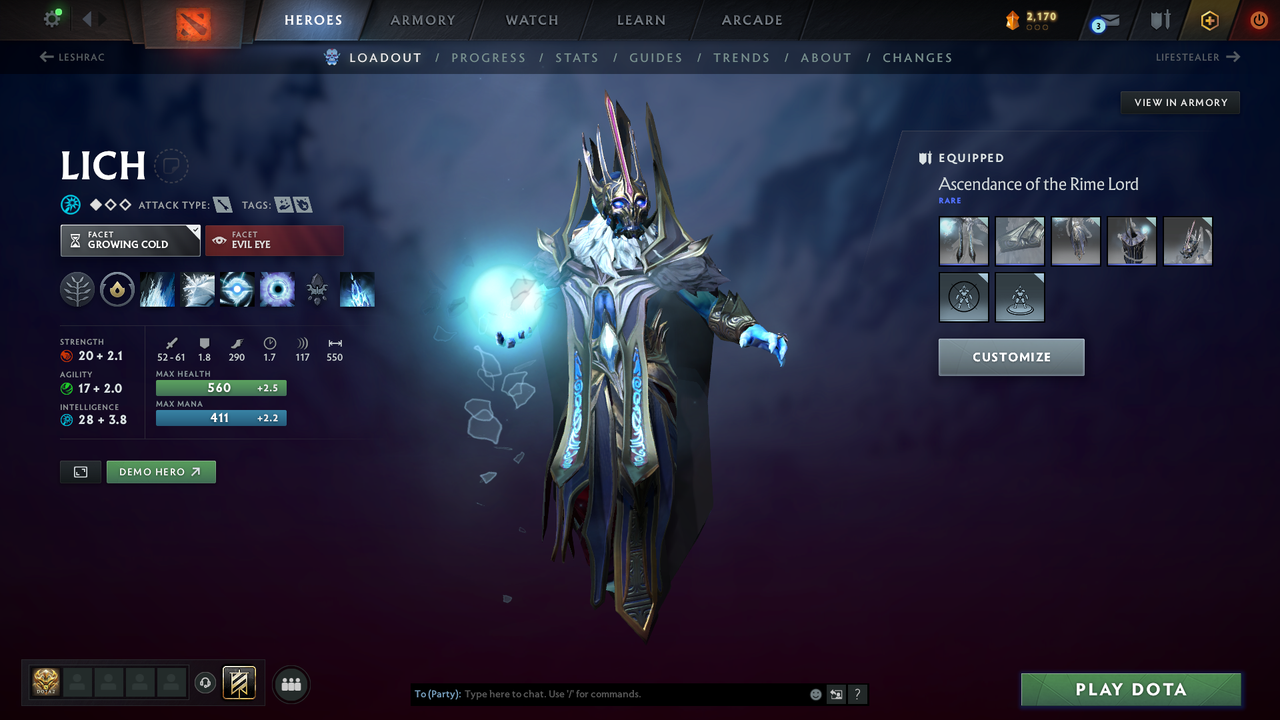Click the Aghanim's Shard upgrade icon

point(317,289)
